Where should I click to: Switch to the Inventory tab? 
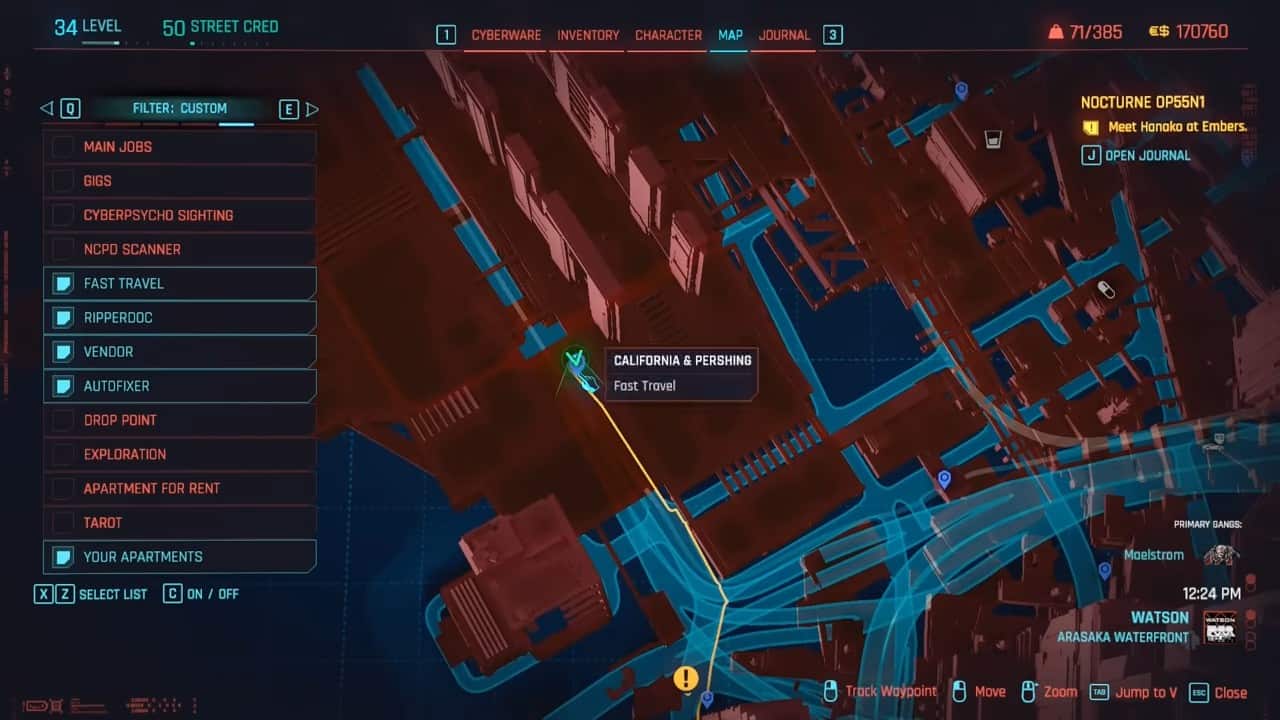(587, 34)
